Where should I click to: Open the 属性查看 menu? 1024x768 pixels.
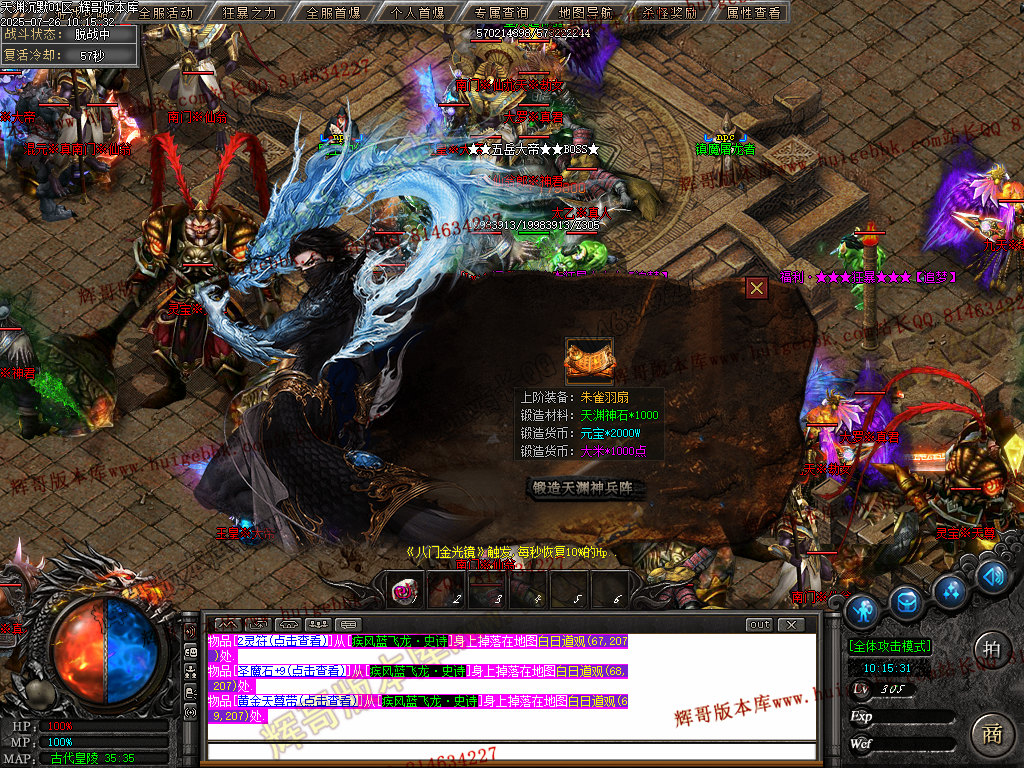(x=754, y=12)
